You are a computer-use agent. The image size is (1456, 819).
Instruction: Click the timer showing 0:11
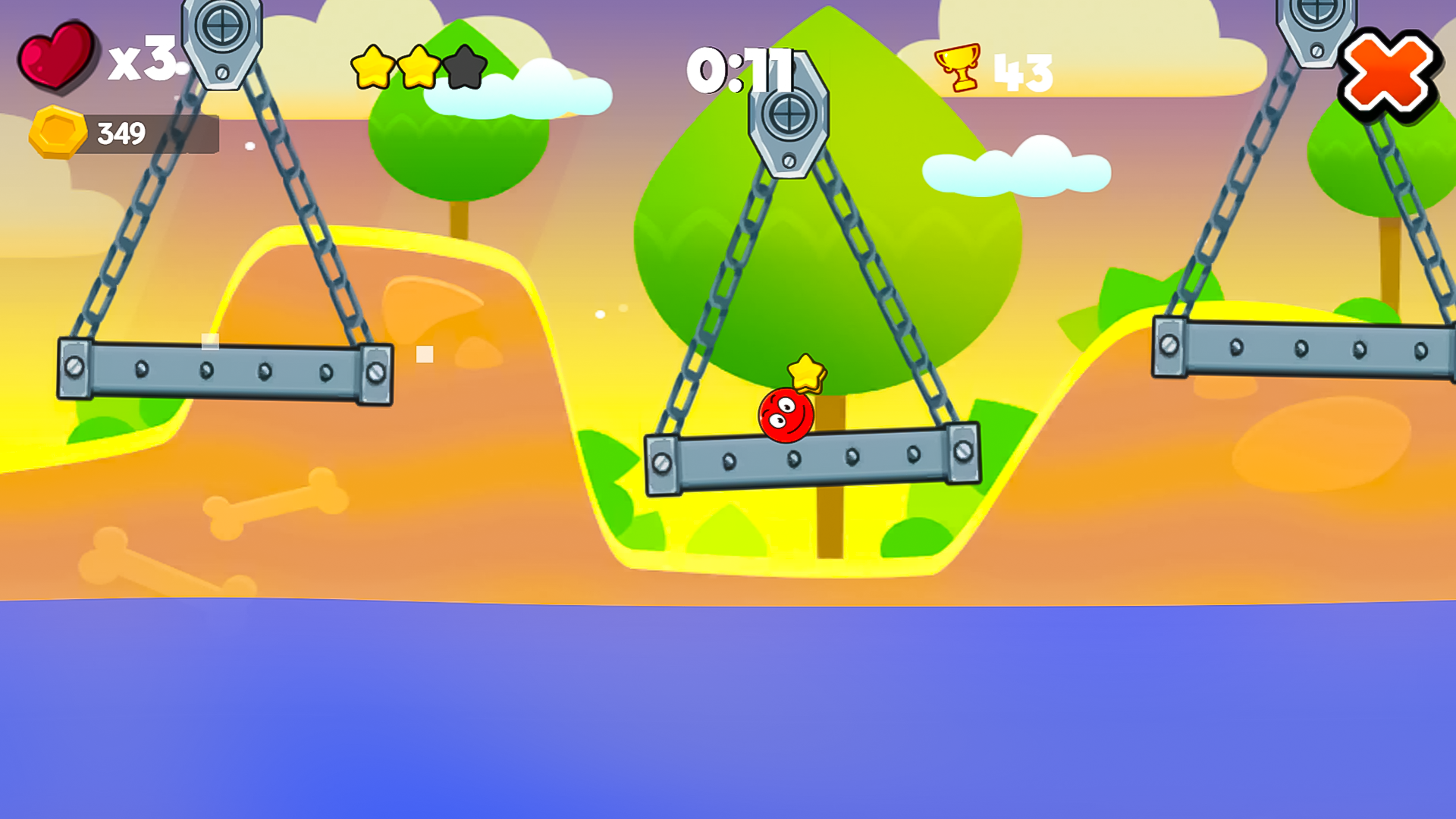[x=739, y=70]
